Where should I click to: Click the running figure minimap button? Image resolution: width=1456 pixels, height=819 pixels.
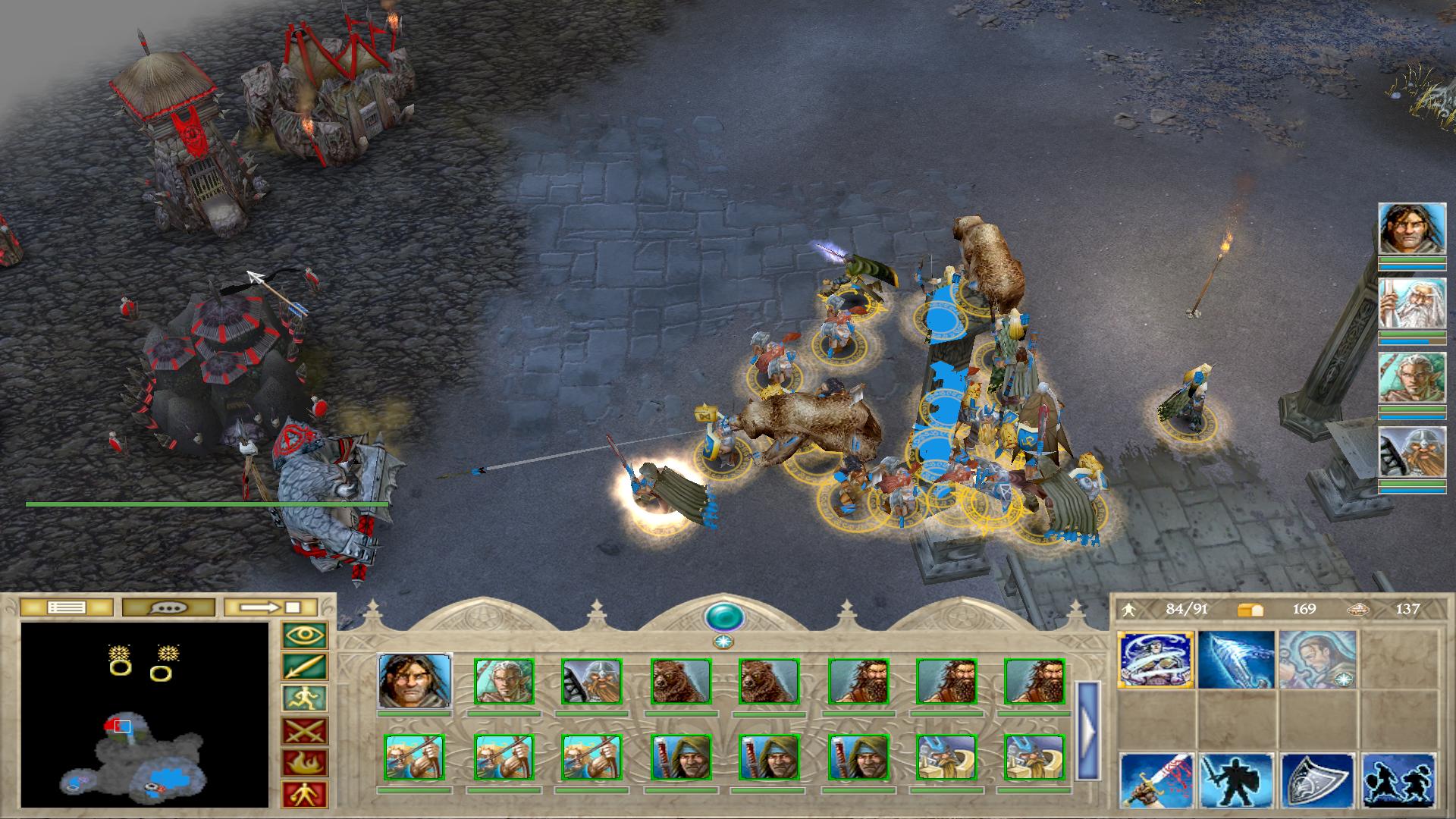[304, 699]
